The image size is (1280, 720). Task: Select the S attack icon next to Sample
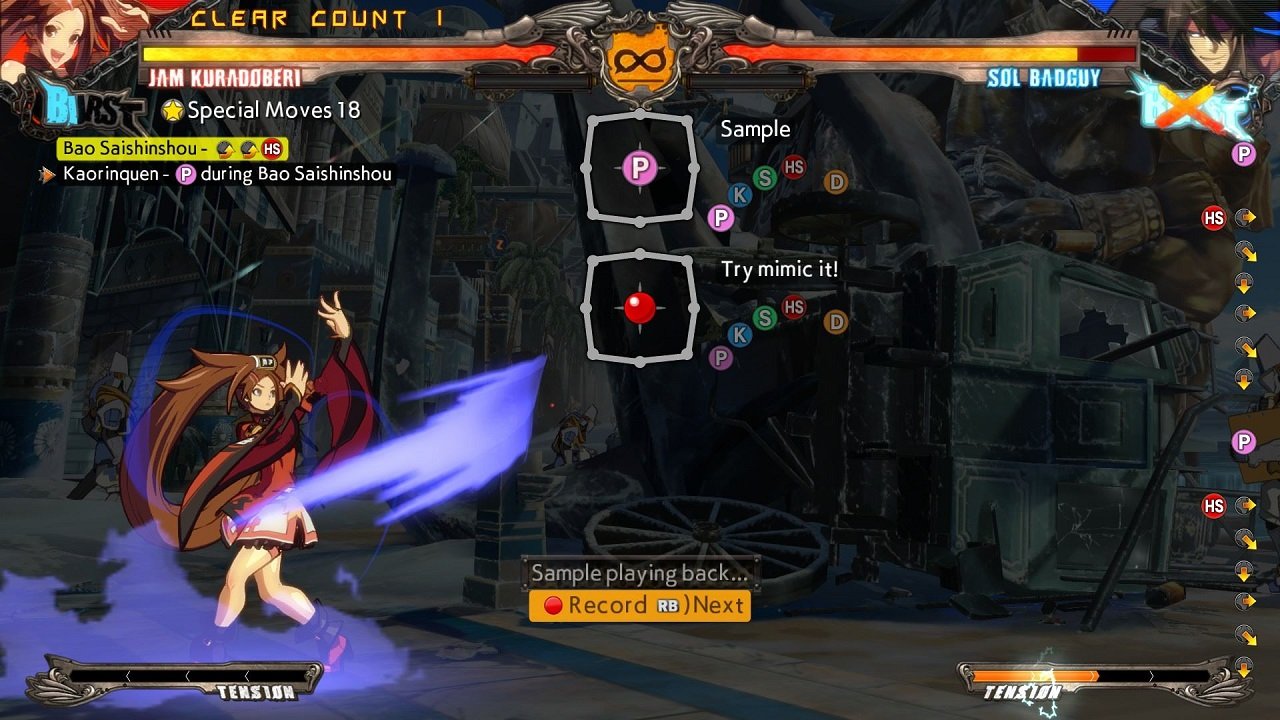tap(764, 178)
